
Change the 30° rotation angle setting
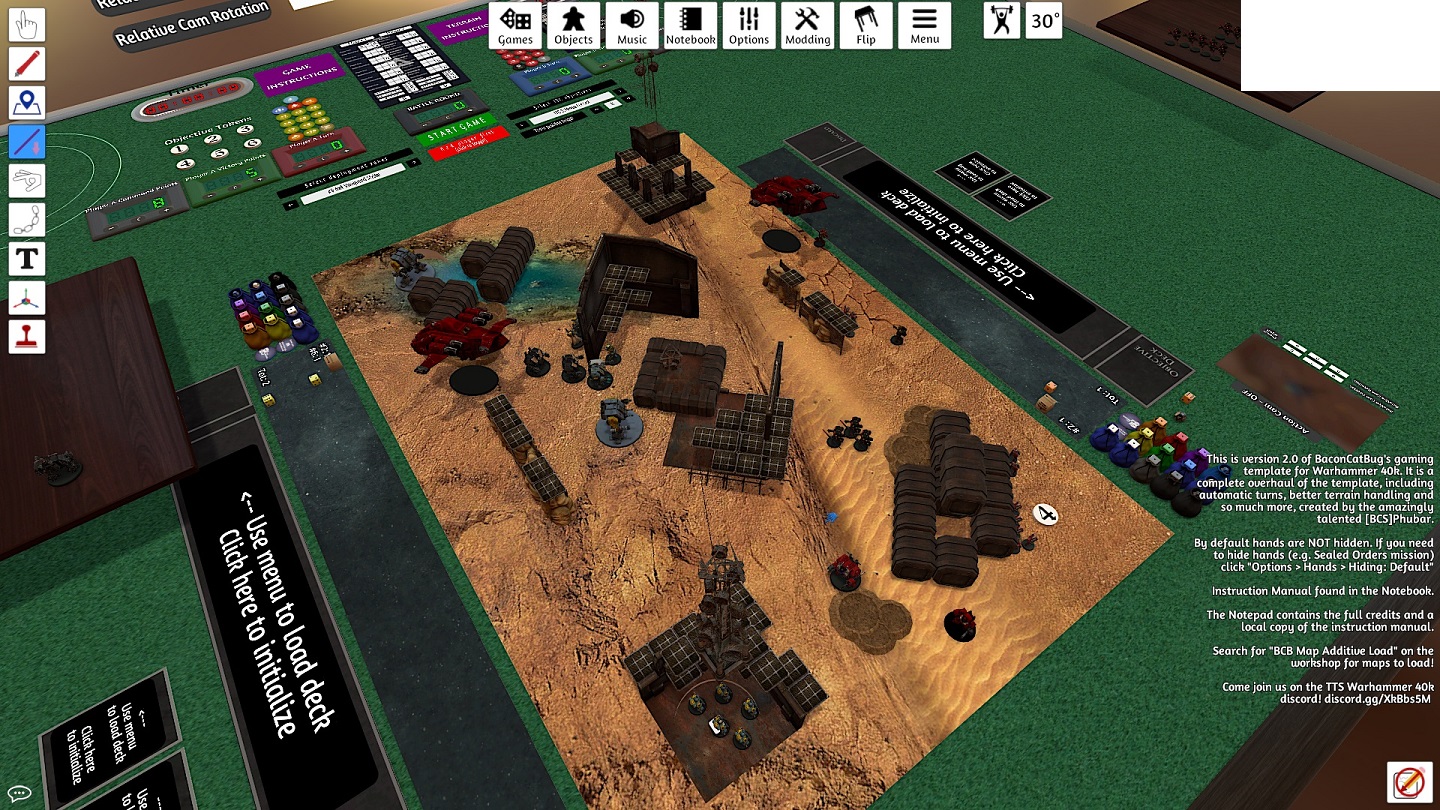[1044, 21]
